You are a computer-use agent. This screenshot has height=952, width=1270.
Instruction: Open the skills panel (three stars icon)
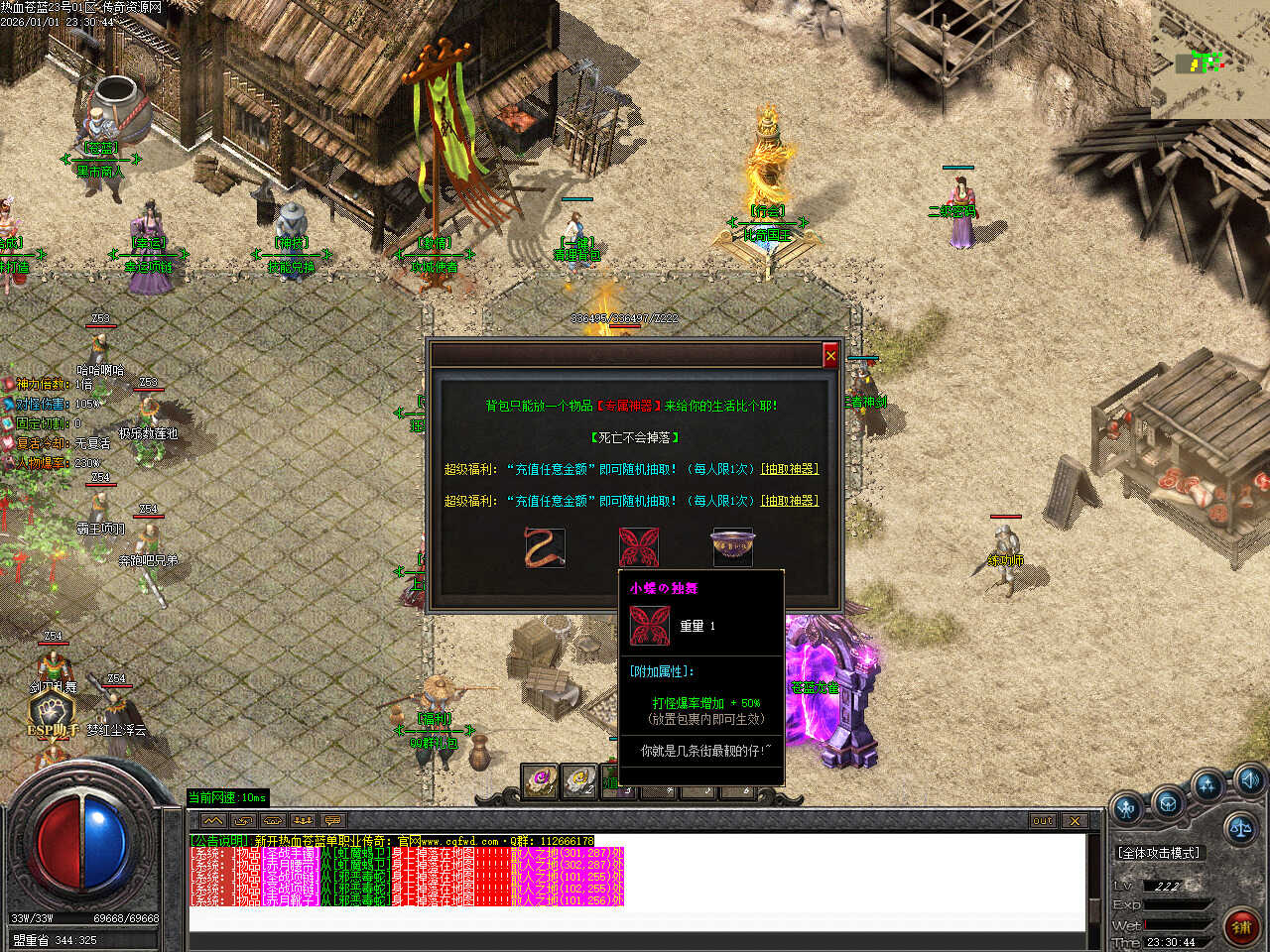point(1207,786)
